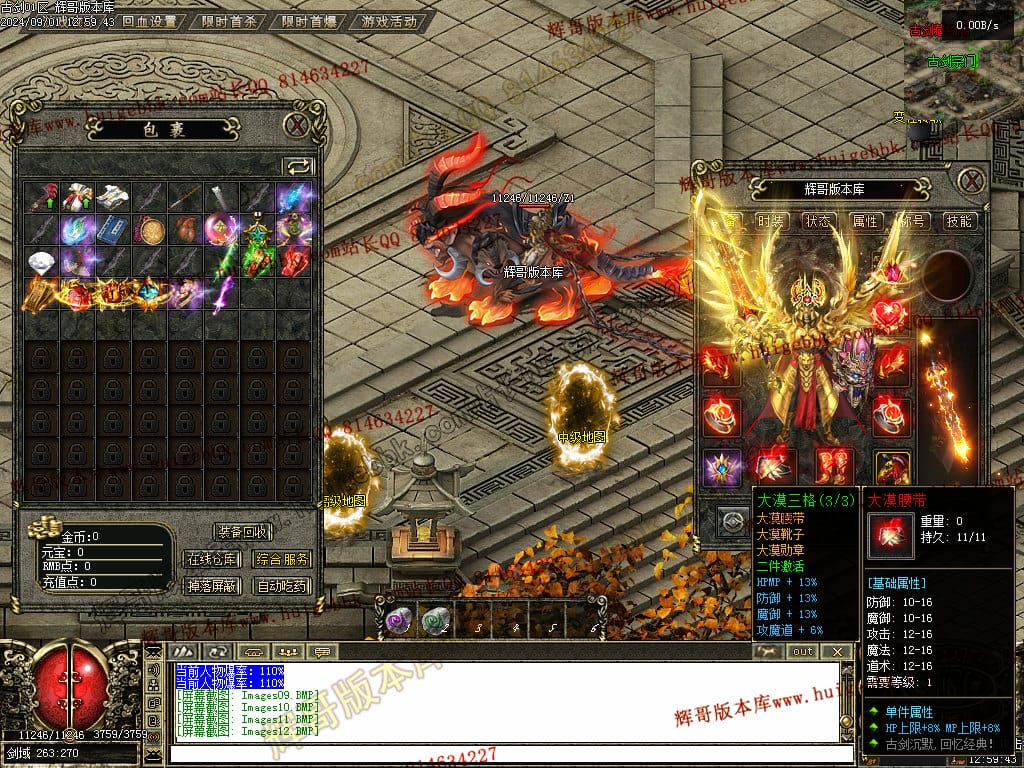Open the 限时首杀 timed first-kill menu
1024x768 pixels.
pyautogui.click(x=229, y=21)
